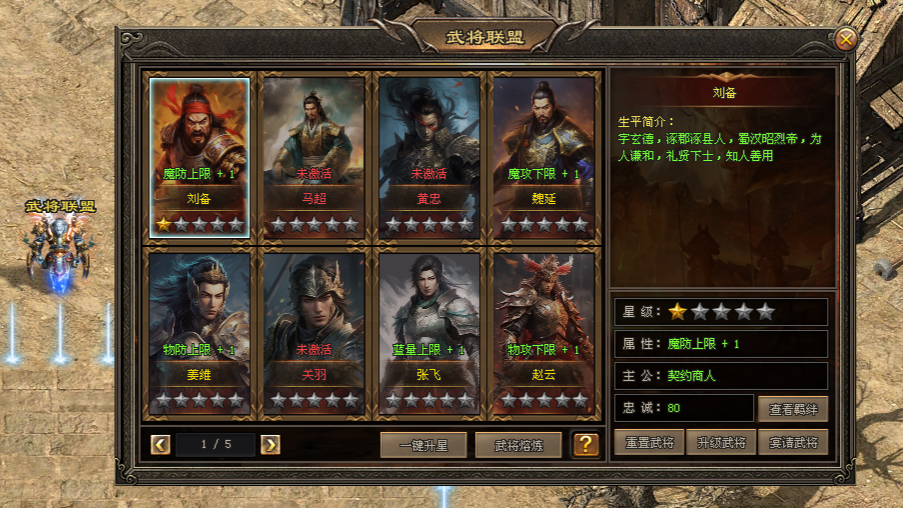Open 武将熔炼 smelting
The width and height of the screenshot is (903, 508).
[x=518, y=445]
